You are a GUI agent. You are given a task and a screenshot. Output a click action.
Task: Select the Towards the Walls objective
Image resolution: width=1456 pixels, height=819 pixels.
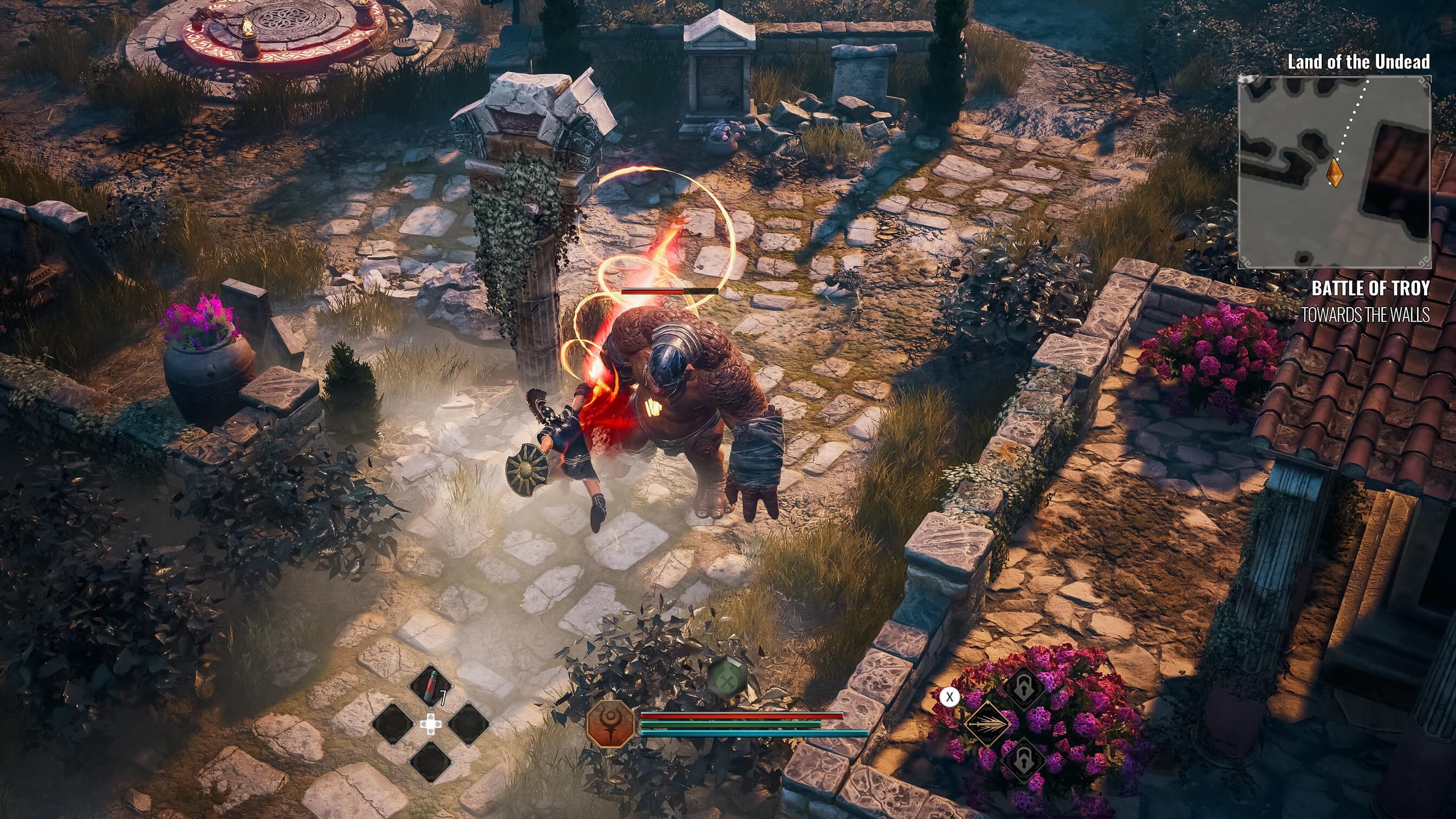click(1366, 315)
